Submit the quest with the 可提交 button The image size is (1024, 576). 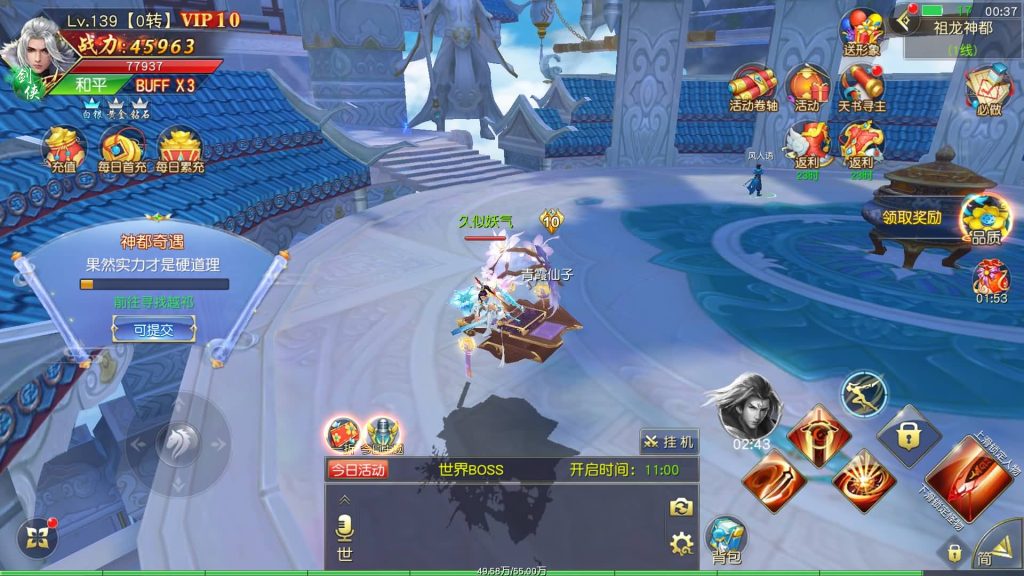153,329
